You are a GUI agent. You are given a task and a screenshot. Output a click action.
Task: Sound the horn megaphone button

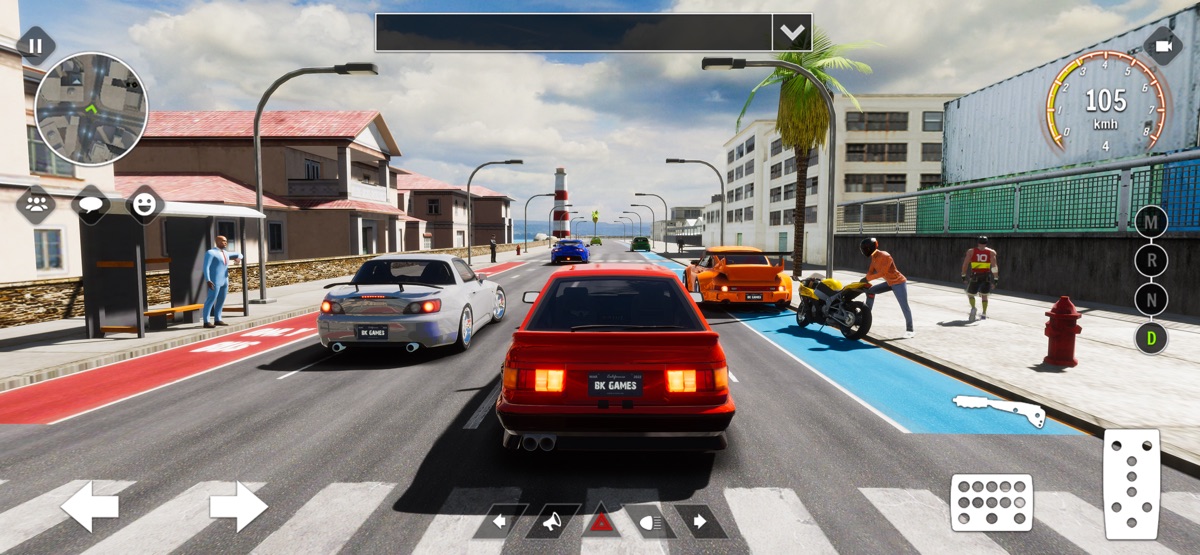(551, 521)
